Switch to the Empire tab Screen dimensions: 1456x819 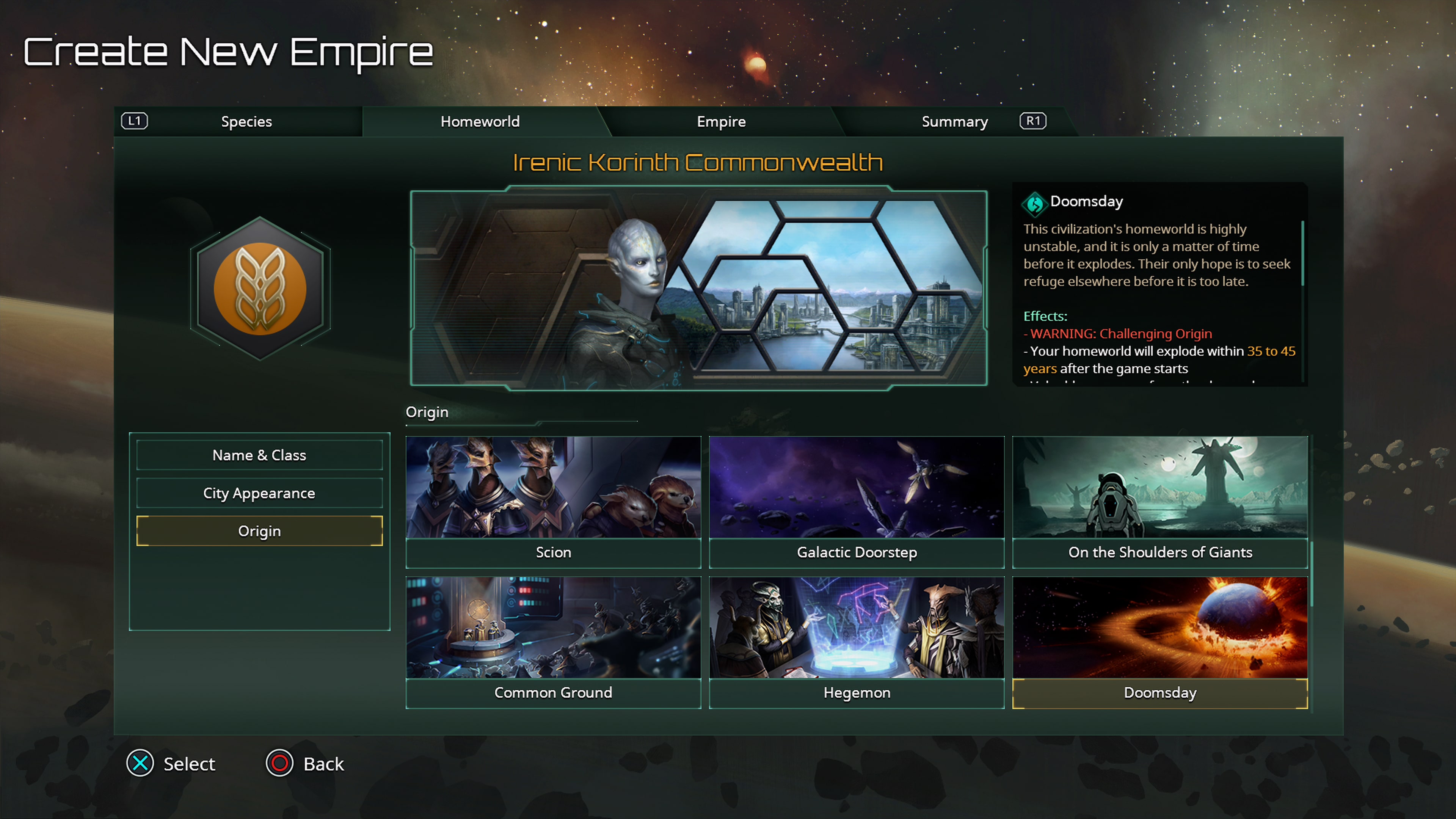[x=721, y=121]
